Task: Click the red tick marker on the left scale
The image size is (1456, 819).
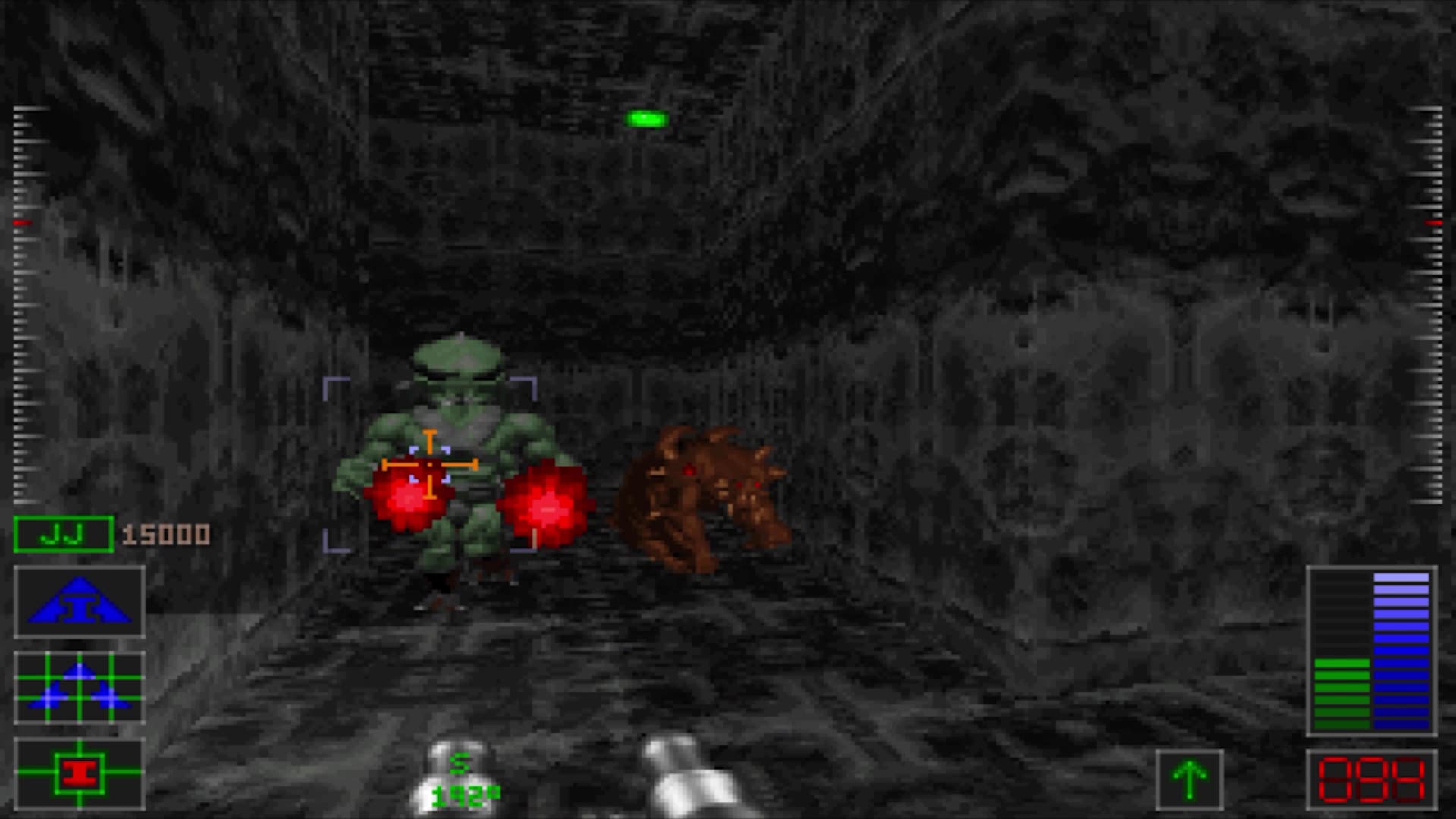Action: tap(24, 221)
